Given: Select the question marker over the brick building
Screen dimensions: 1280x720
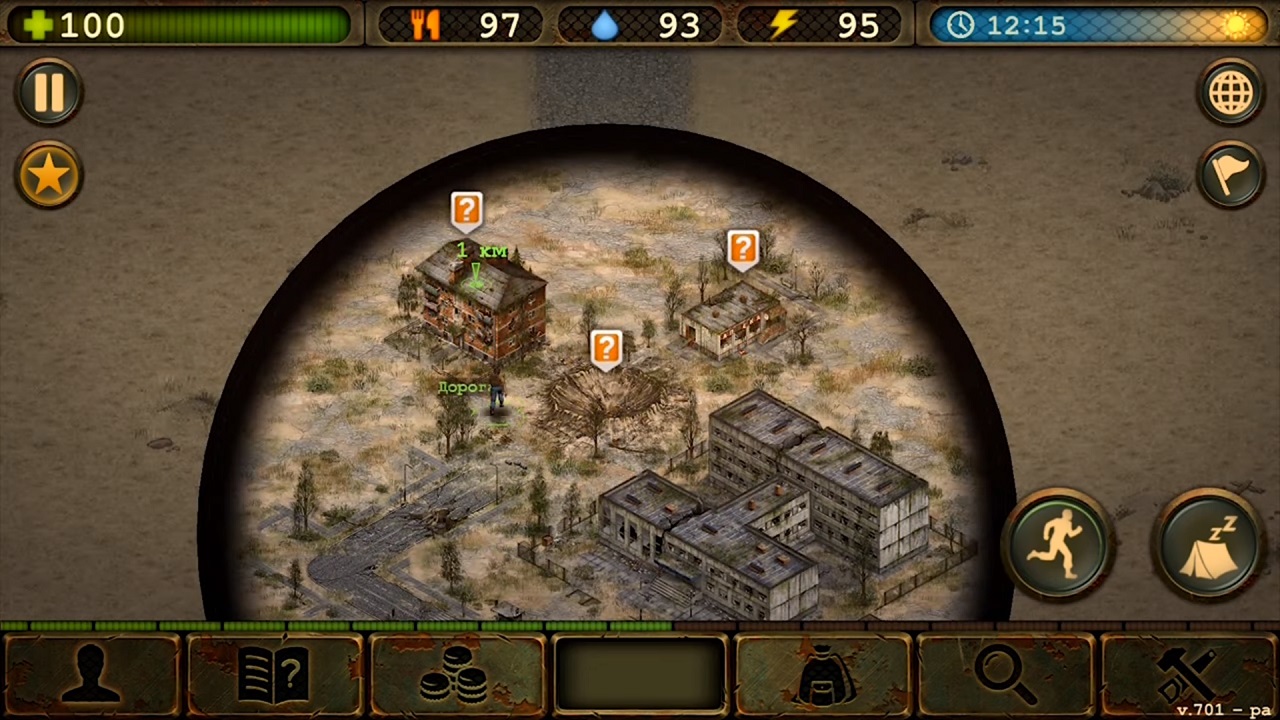Looking at the screenshot, I should tap(466, 210).
